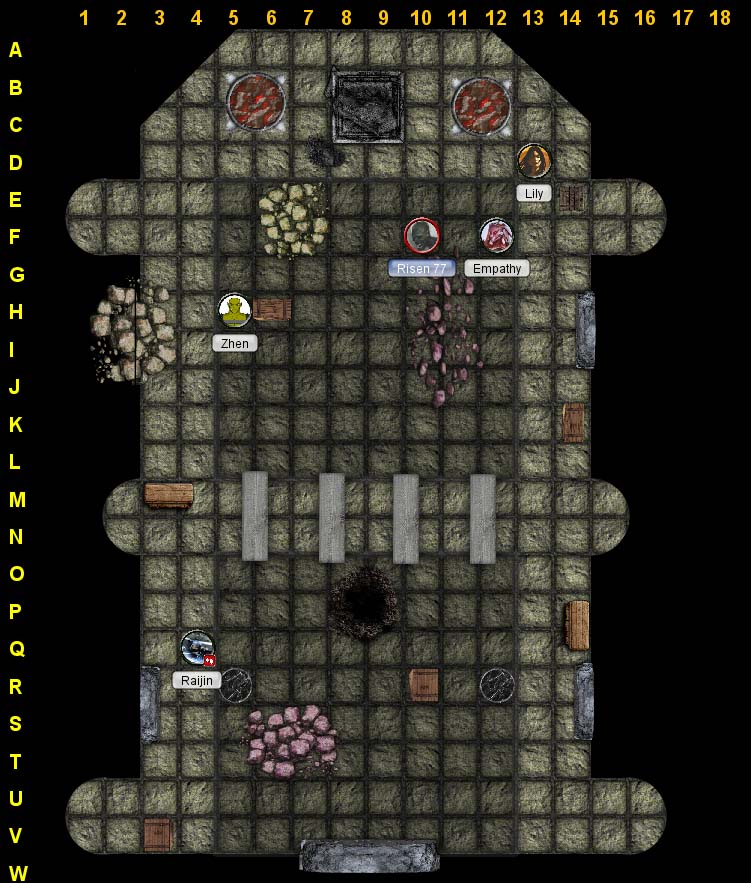Viewport: 751px width, 883px height.
Task: Click the Zhen character token
Action: click(x=235, y=310)
